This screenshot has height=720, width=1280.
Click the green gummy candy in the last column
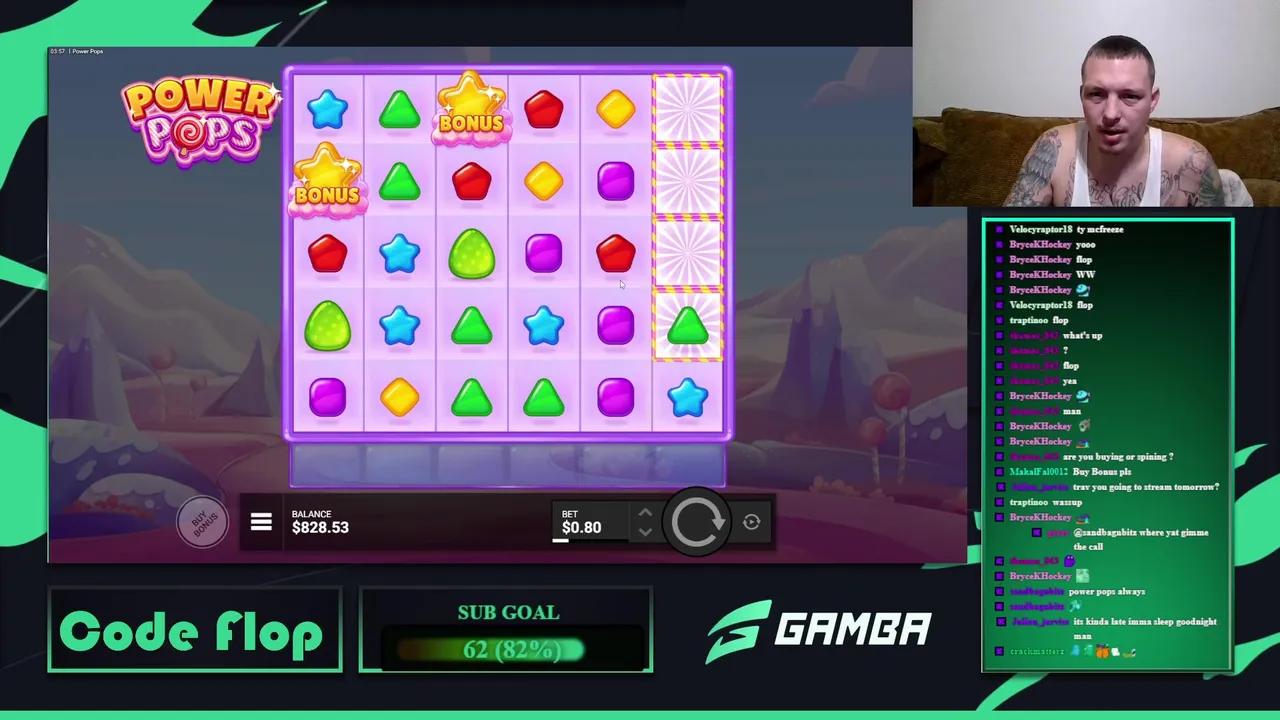pyautogui.click(x=687, y=325)
